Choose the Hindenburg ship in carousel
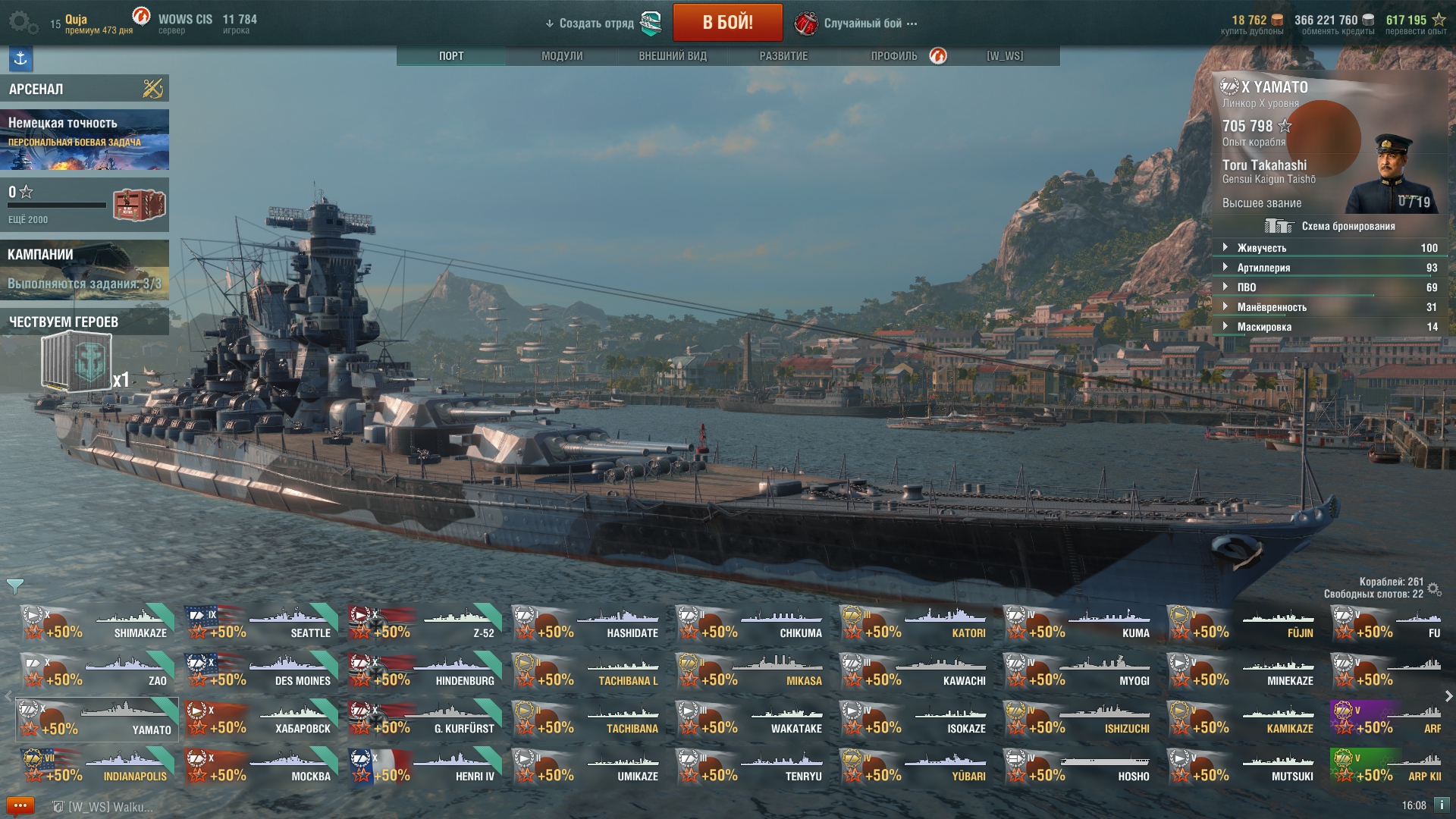The height and width of the screenshot is (819, 1456). pos(425,671)
